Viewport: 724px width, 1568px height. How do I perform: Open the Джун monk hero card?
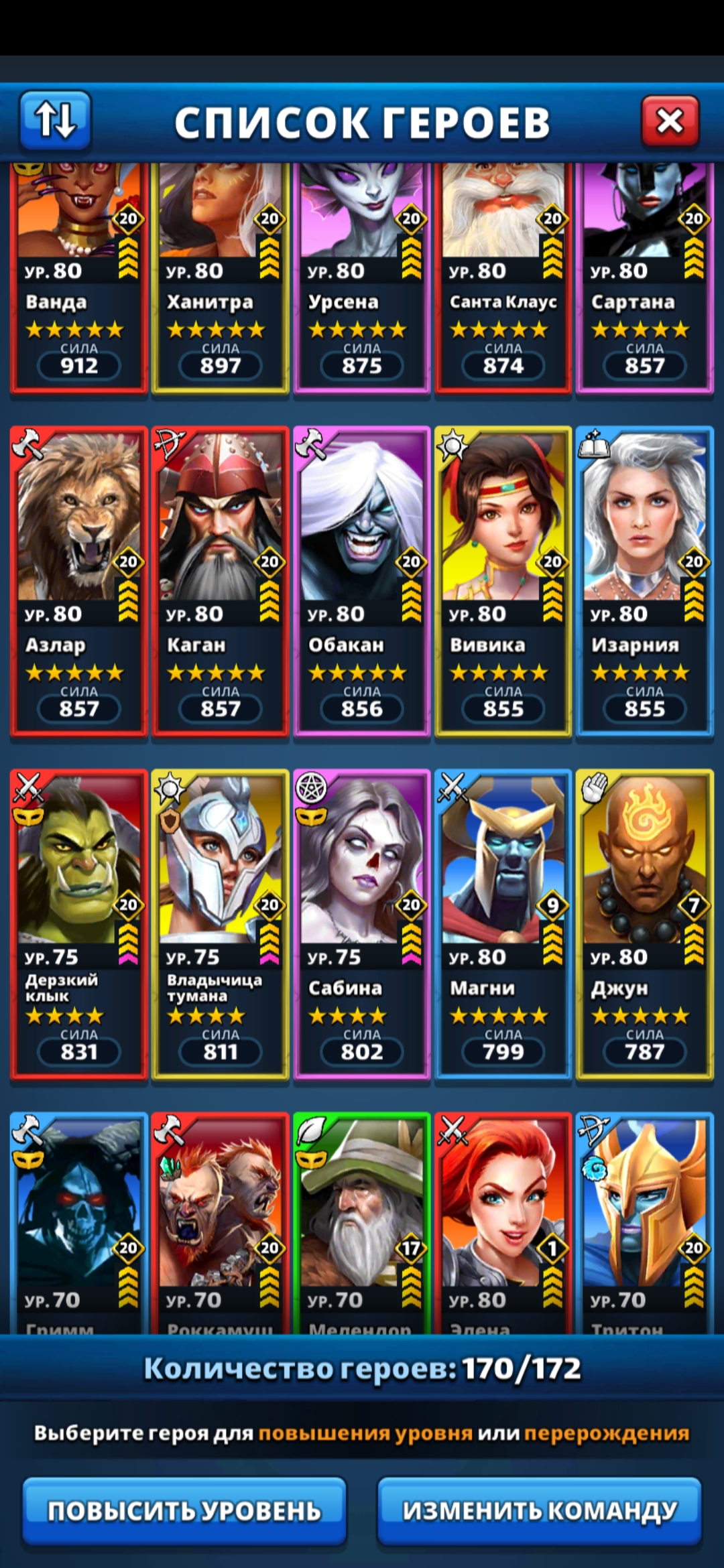(x=644, y=924)
